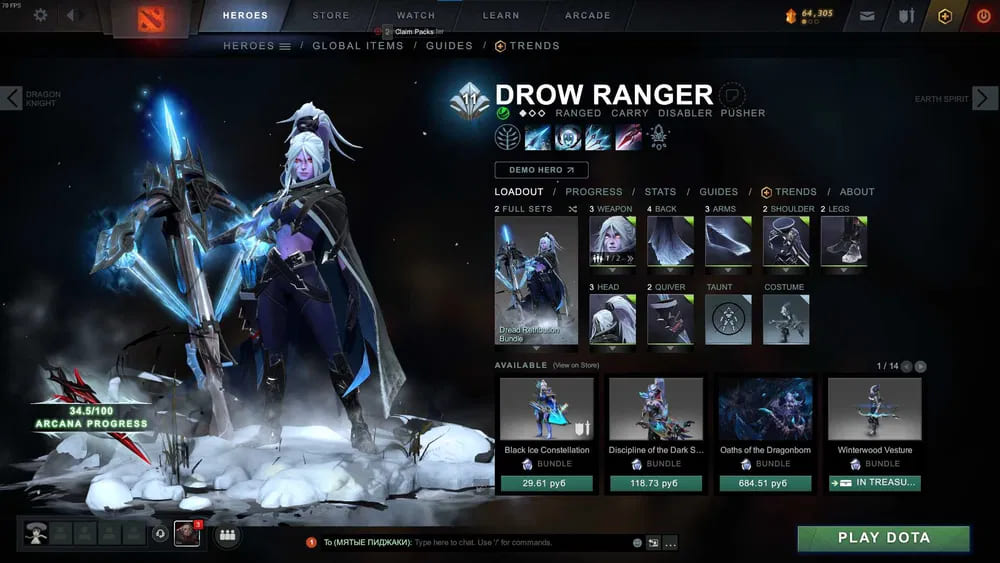
Task: Show the hero Stats section
Action: [x=660, y=192]
